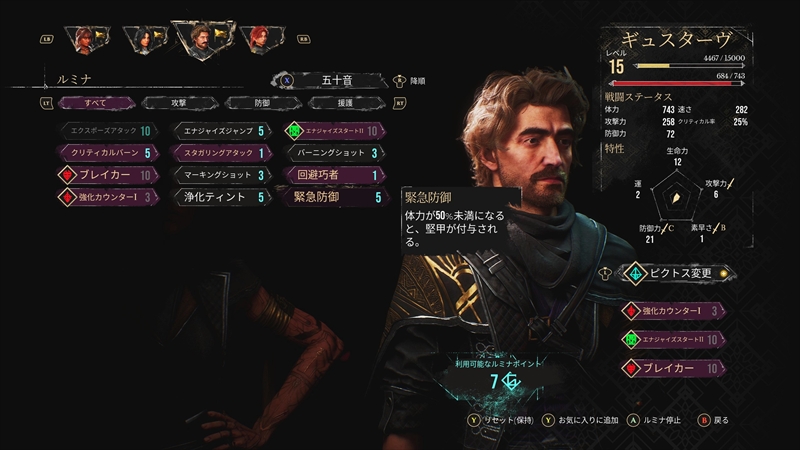Activate the マーキングショット Lumina

click(219, 175)
